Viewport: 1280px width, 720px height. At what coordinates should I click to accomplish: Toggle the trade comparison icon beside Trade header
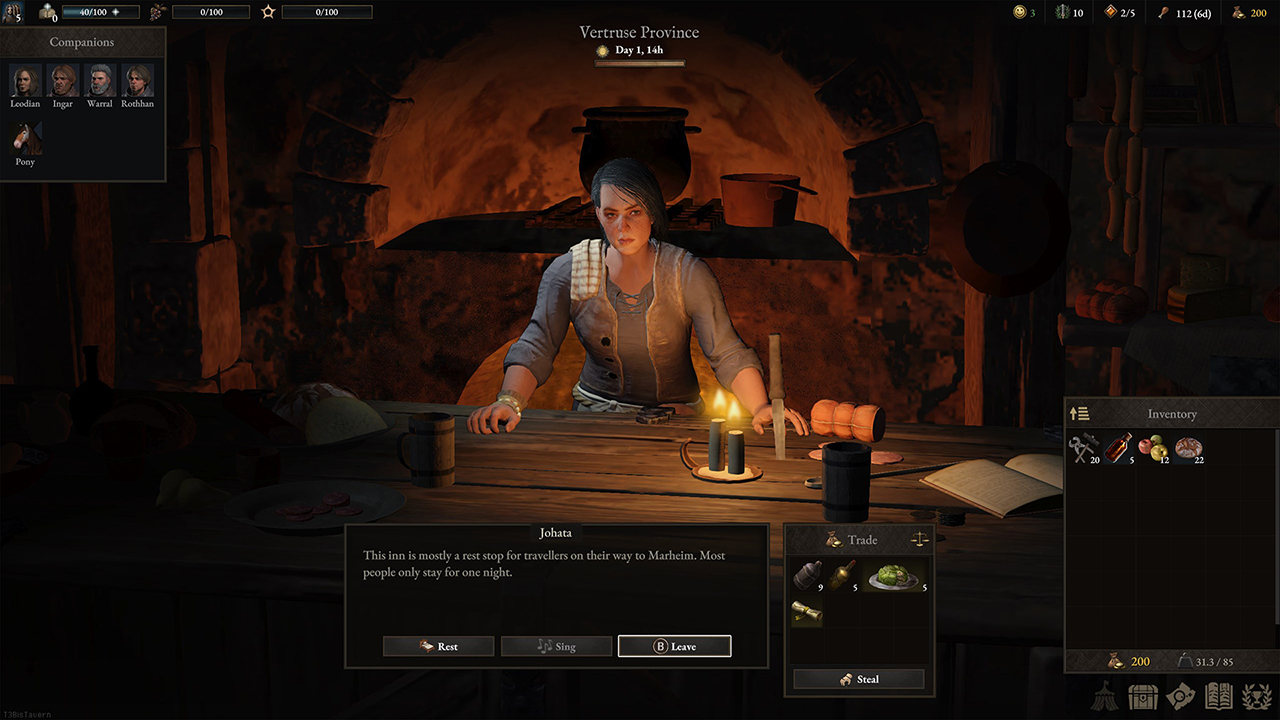click(x=918, y=539)
